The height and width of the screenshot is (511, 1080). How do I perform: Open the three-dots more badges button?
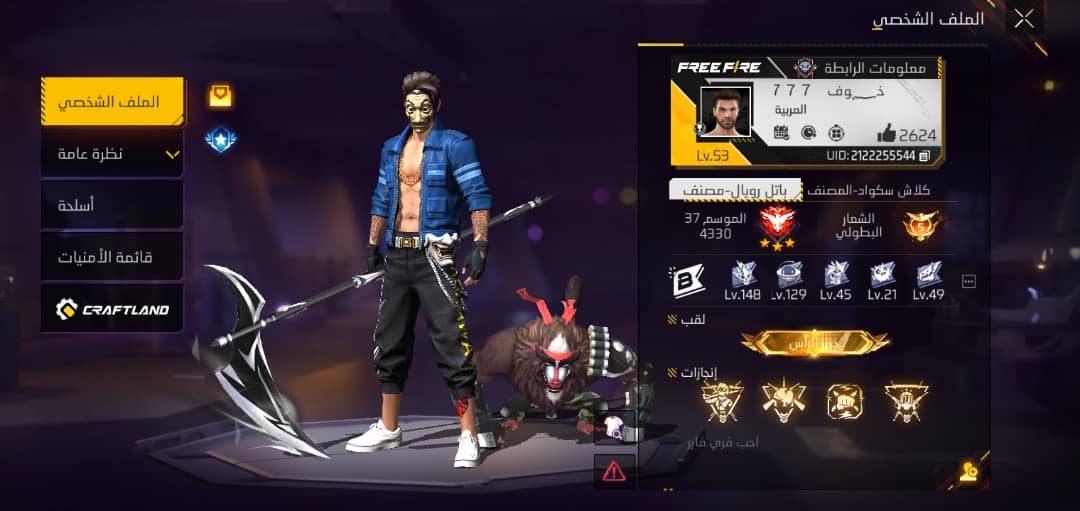click(x=968, y=282)
